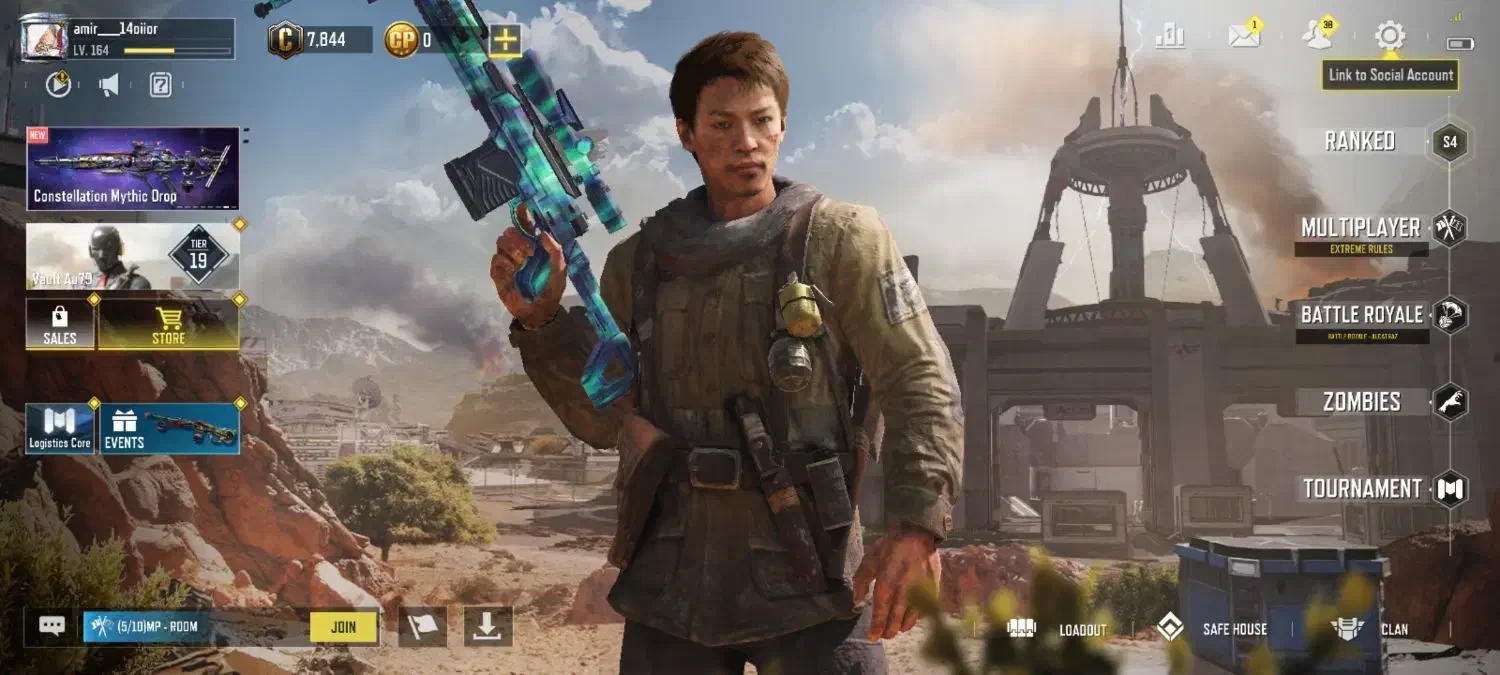View the Constellation Mythic Drop banner
1500x675 pixels.
pyautogui.click(x=133, y=168)
